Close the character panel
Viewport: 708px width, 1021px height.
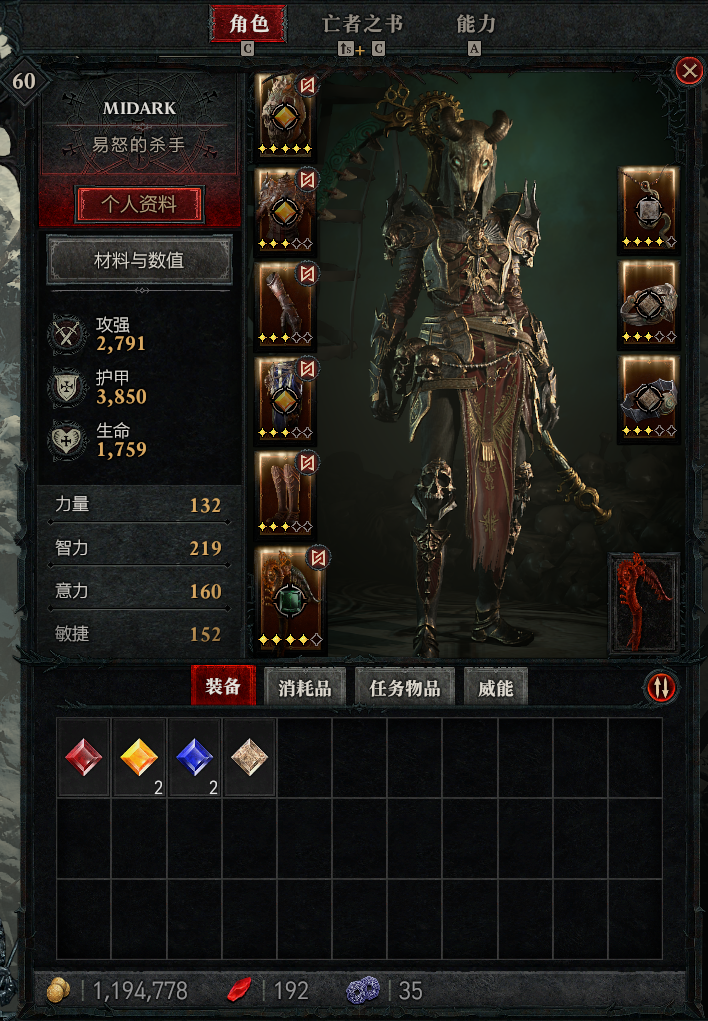coord(689,70)
